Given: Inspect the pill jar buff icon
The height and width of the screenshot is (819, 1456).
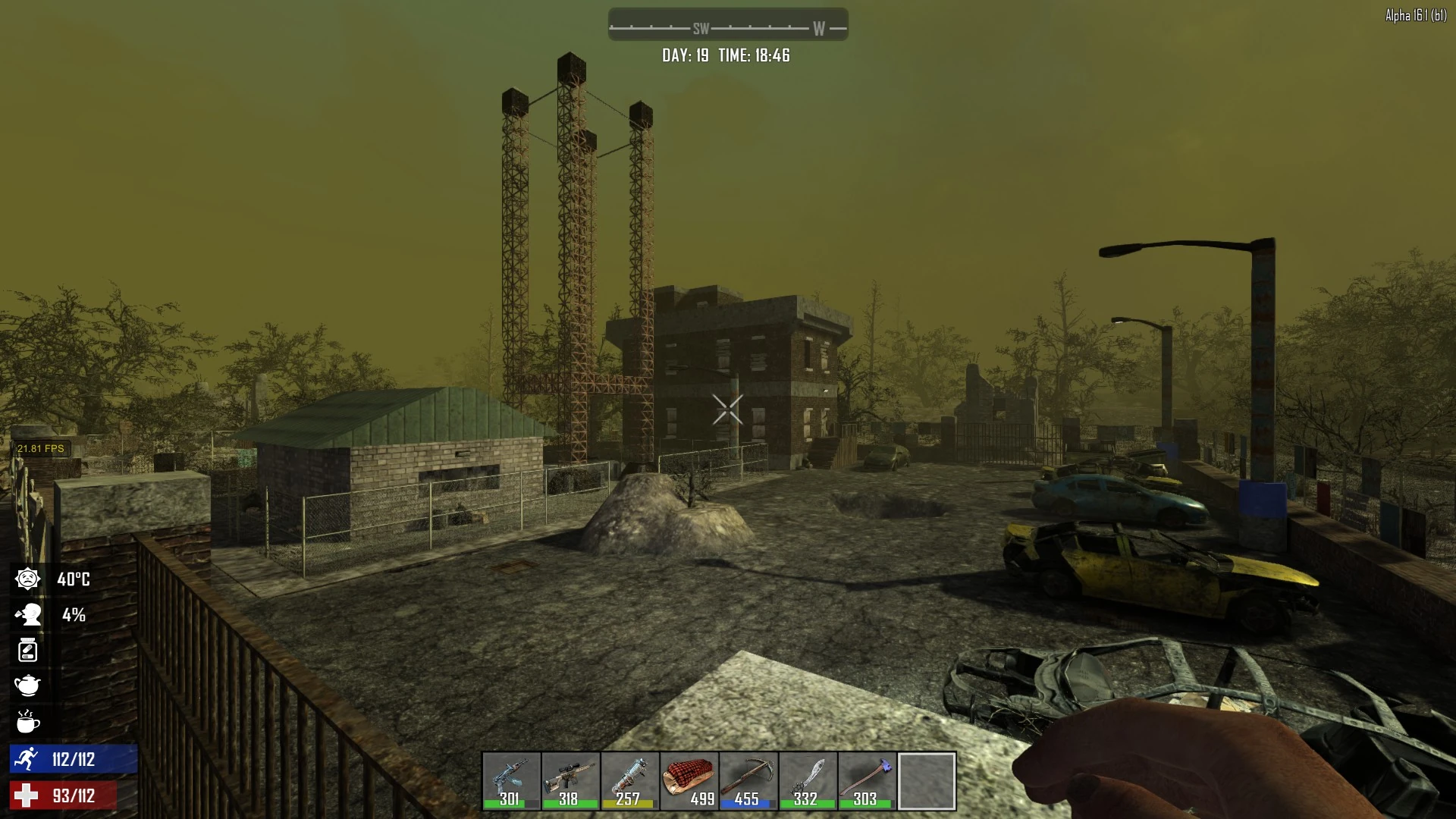Looking at the screenshot, I should 28,650.
